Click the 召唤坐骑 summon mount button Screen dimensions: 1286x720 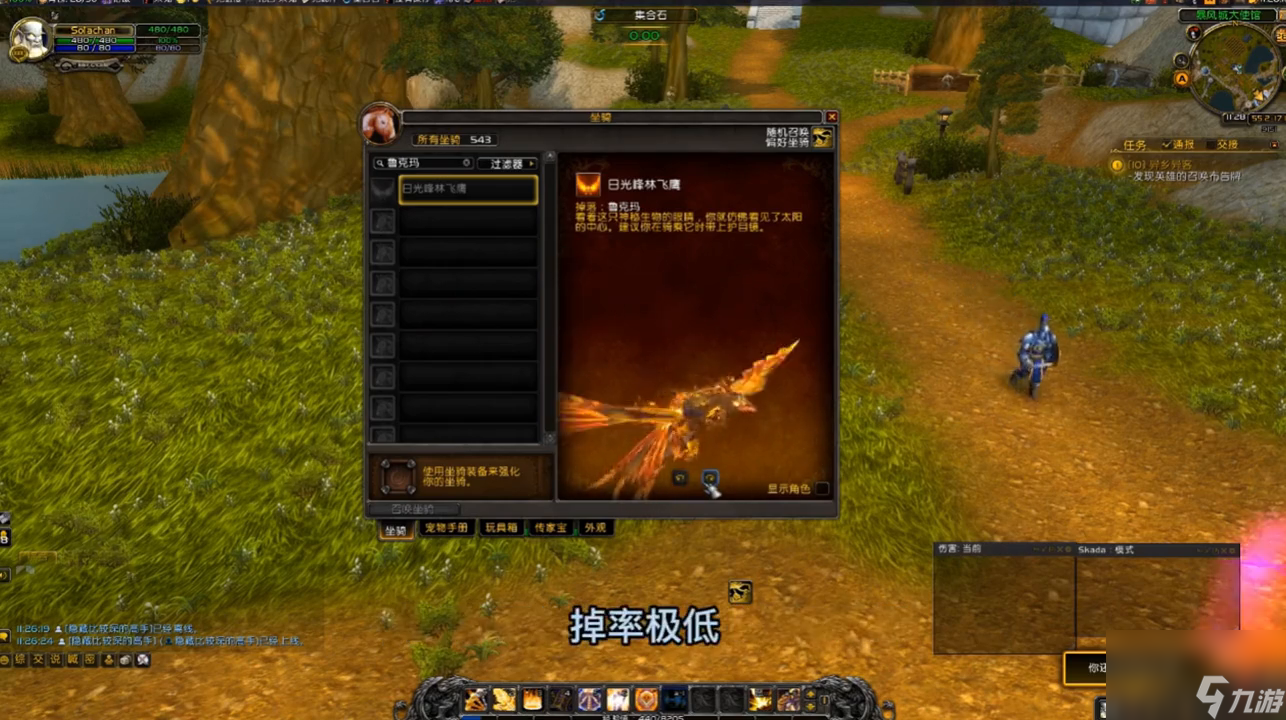point(413,508)
